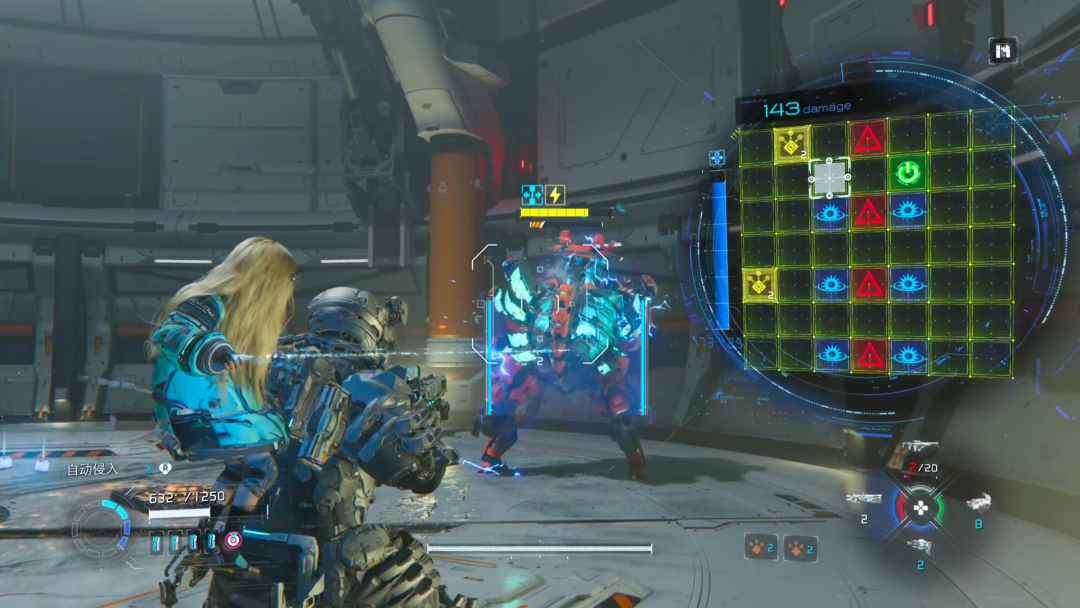Select the red target icon beside energy cells
This screenshot has height=608, width=1080.
click(232, 541)
